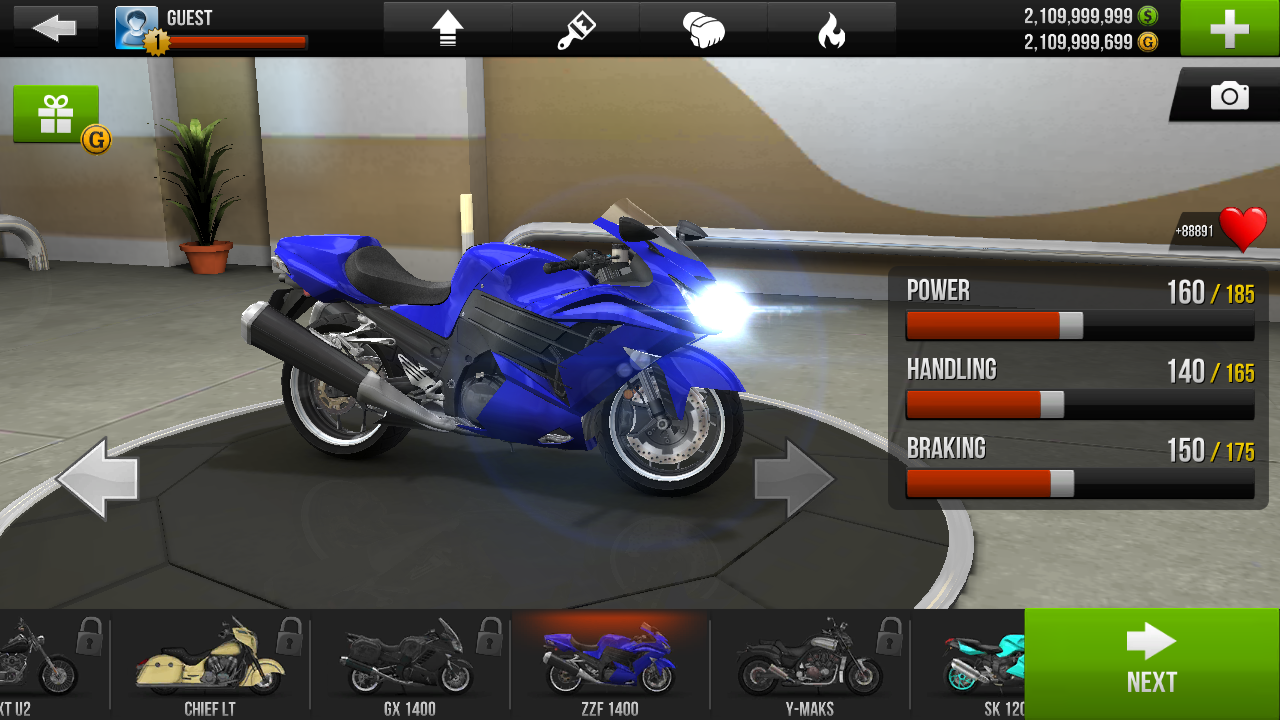
Task: Open the helmet tab
Action: click(x=703, y=30)
